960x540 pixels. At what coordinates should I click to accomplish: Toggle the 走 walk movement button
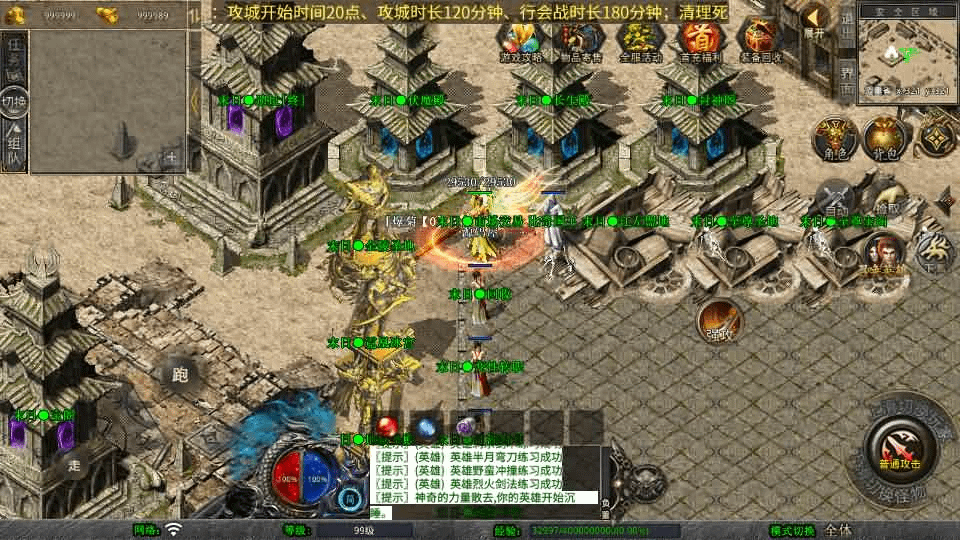75,464
